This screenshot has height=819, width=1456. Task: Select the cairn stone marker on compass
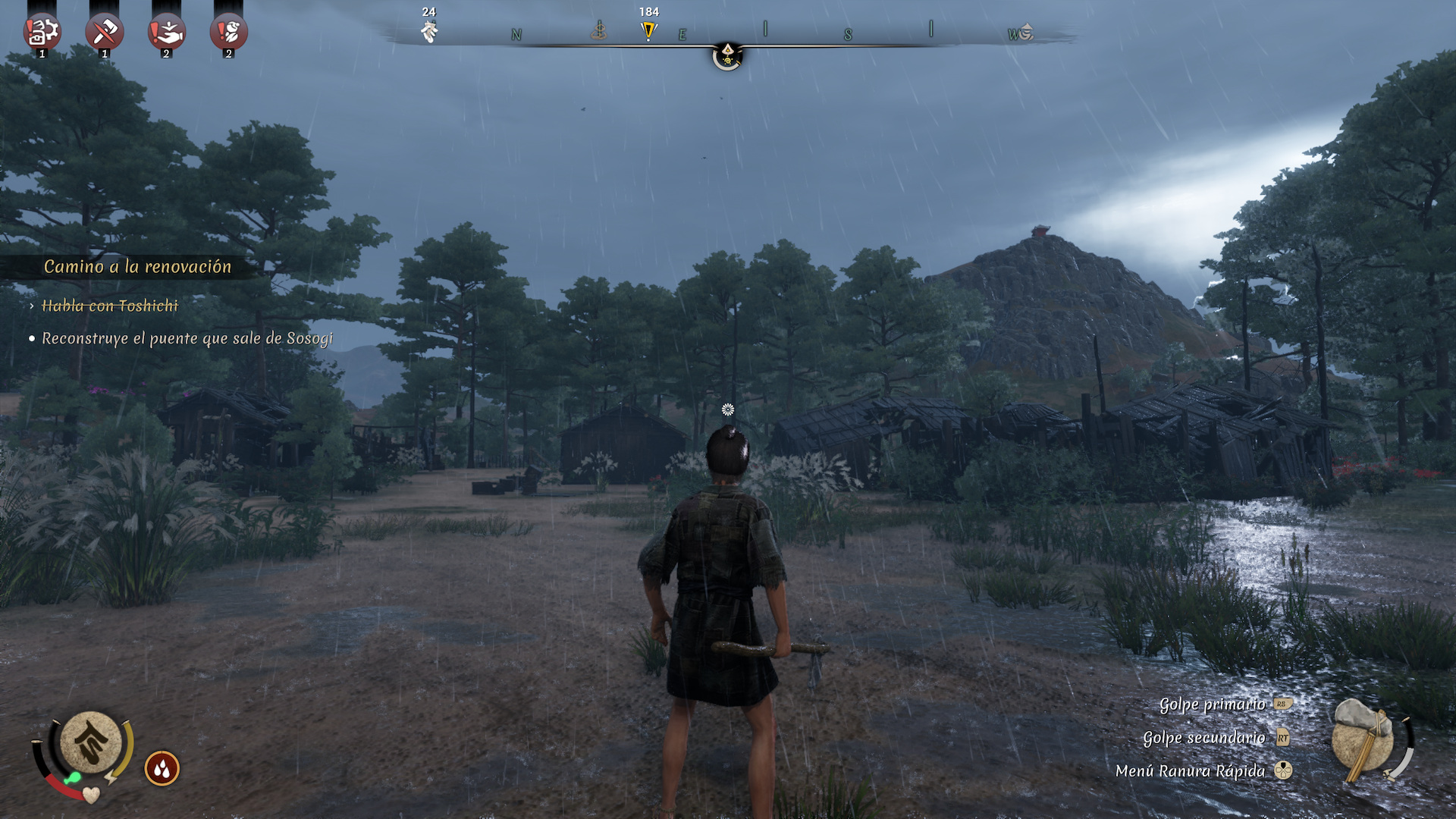pyautogui.click(x=599, y=31)
